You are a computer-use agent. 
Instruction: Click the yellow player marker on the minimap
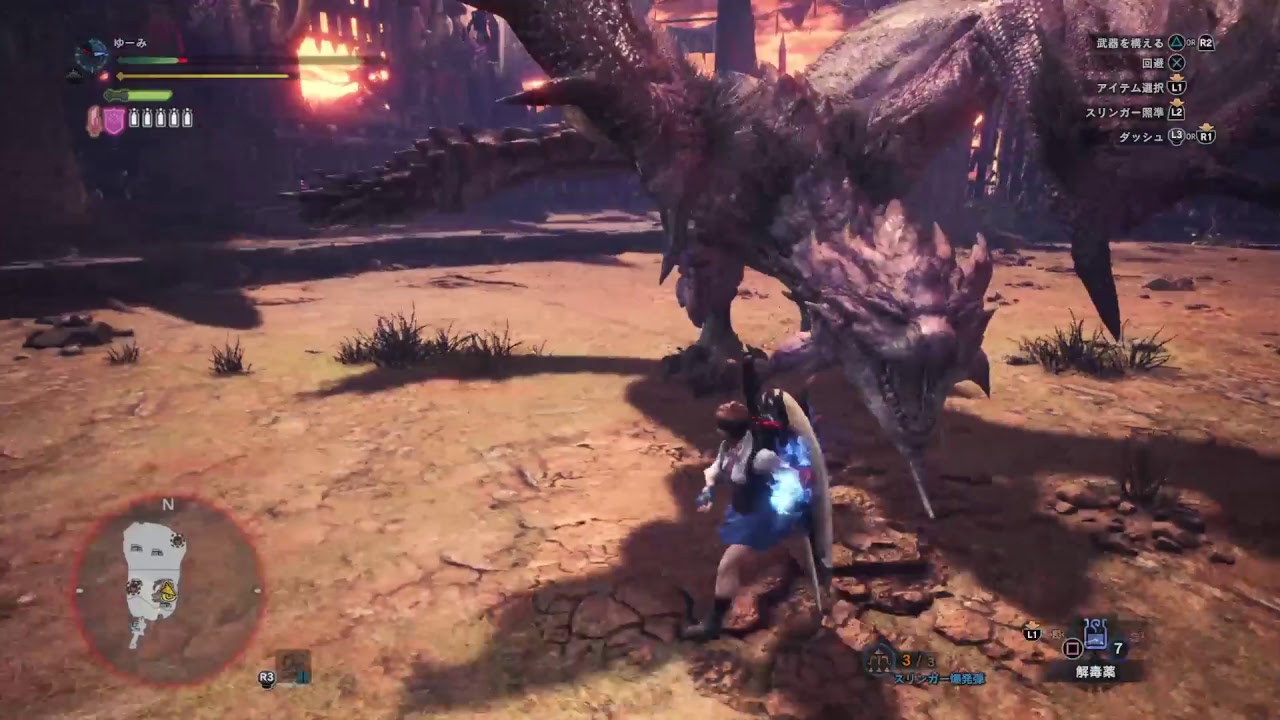click(170, 594)
